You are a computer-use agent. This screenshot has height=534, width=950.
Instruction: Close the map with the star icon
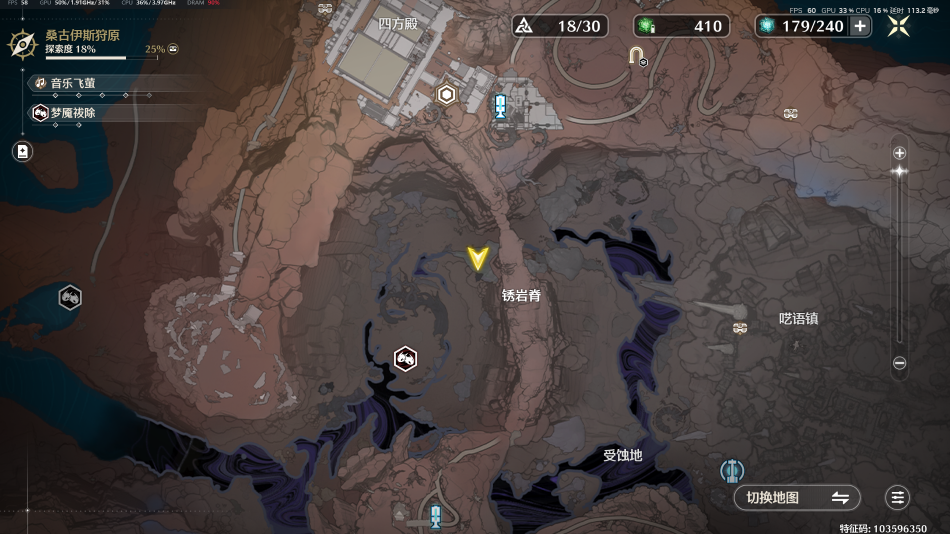click(899, 26)
